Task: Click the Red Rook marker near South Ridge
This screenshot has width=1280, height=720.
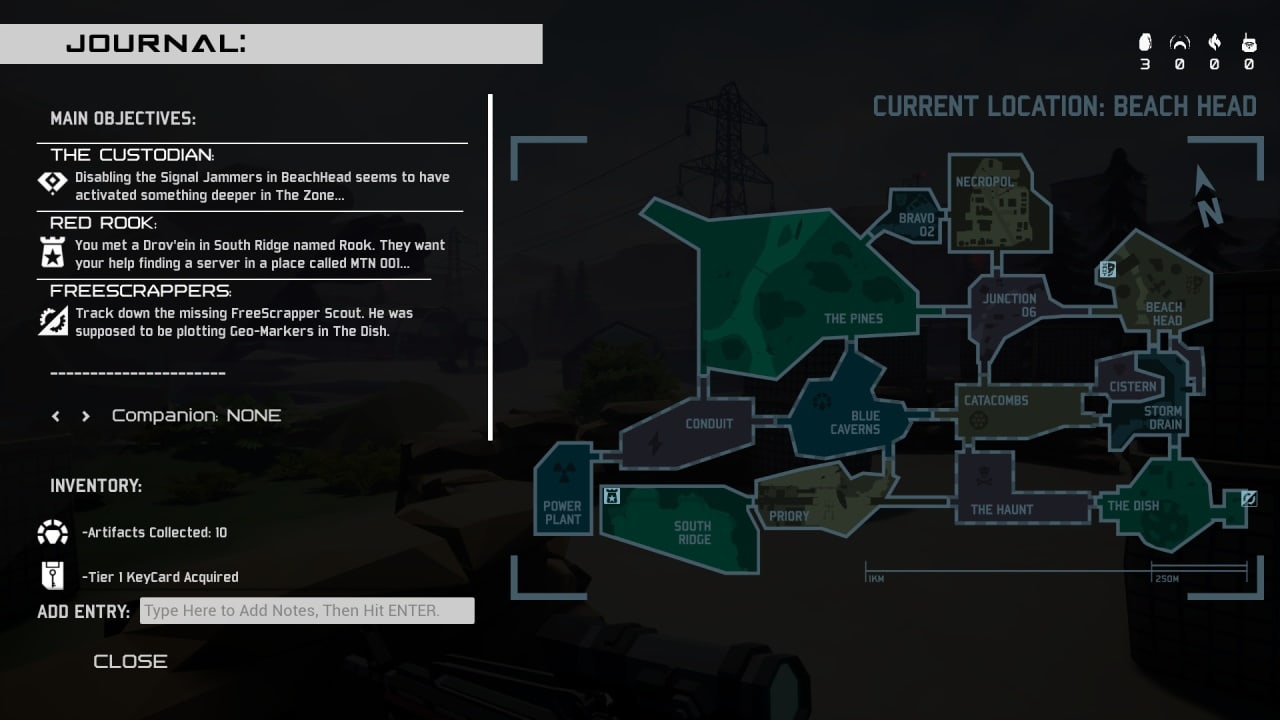Action: (x=612, y=496)
